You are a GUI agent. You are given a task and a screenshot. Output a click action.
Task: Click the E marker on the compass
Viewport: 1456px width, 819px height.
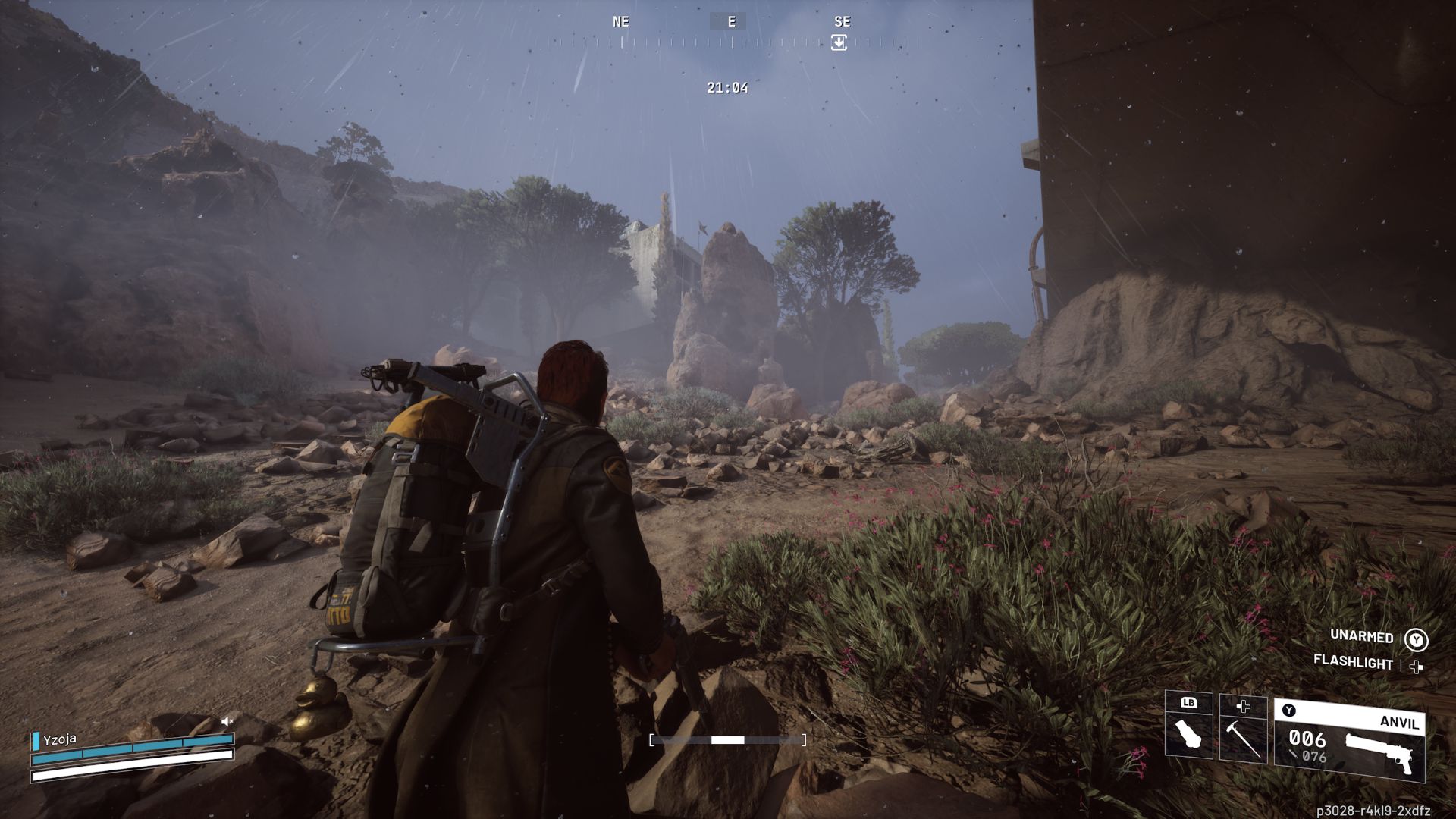click(730, 21)
